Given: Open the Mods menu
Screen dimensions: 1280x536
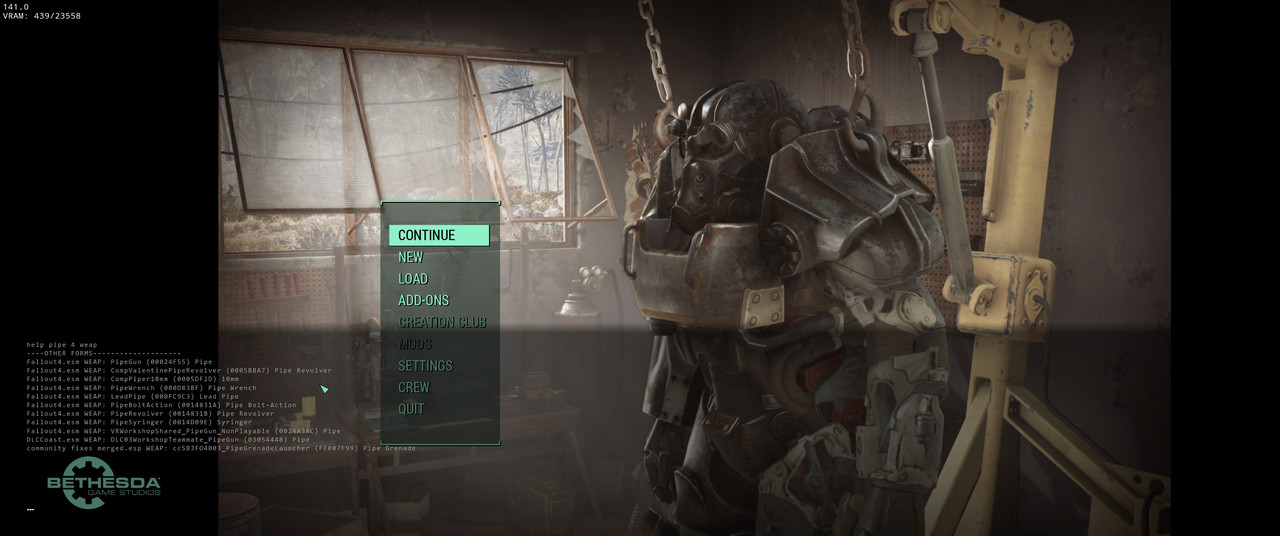Looking at the screenshot, I should click(415, 344).
